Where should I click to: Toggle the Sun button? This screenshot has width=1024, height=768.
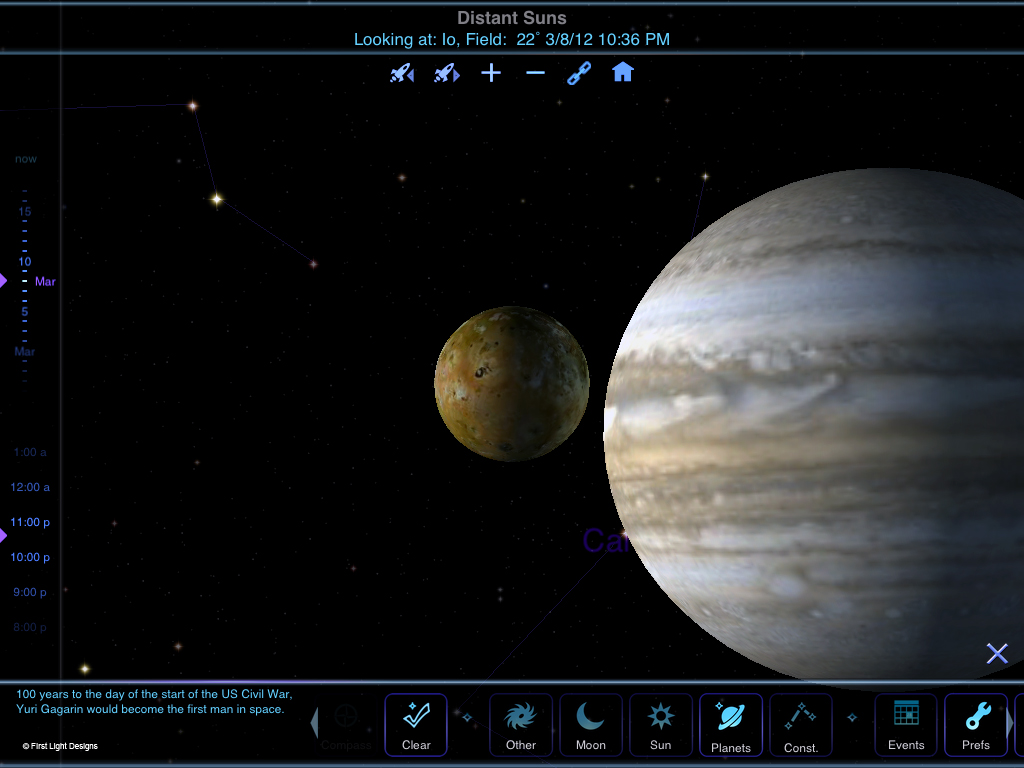pyautogui.click(x=661, y=725)
